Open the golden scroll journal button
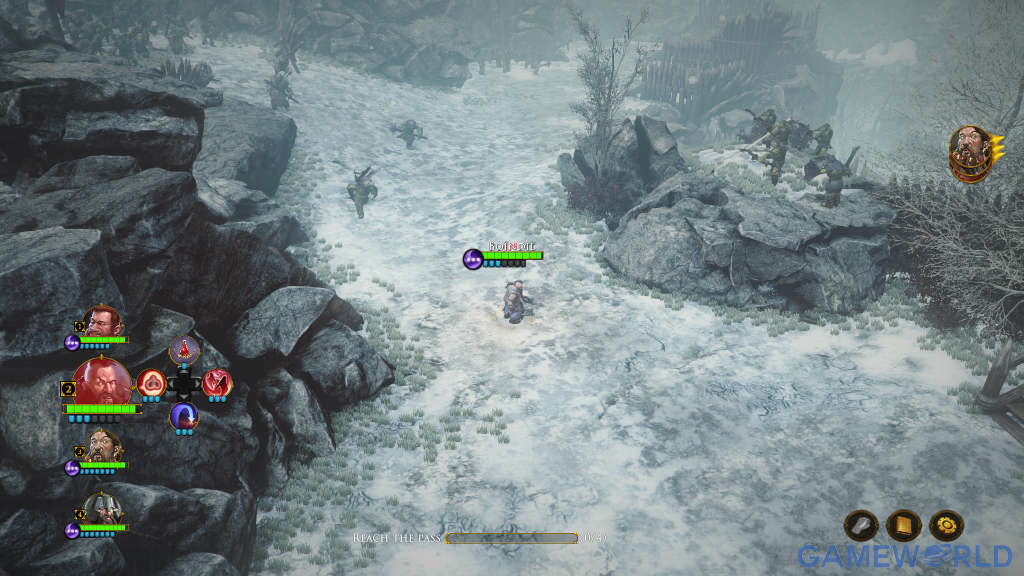 [x=903, y=525]
